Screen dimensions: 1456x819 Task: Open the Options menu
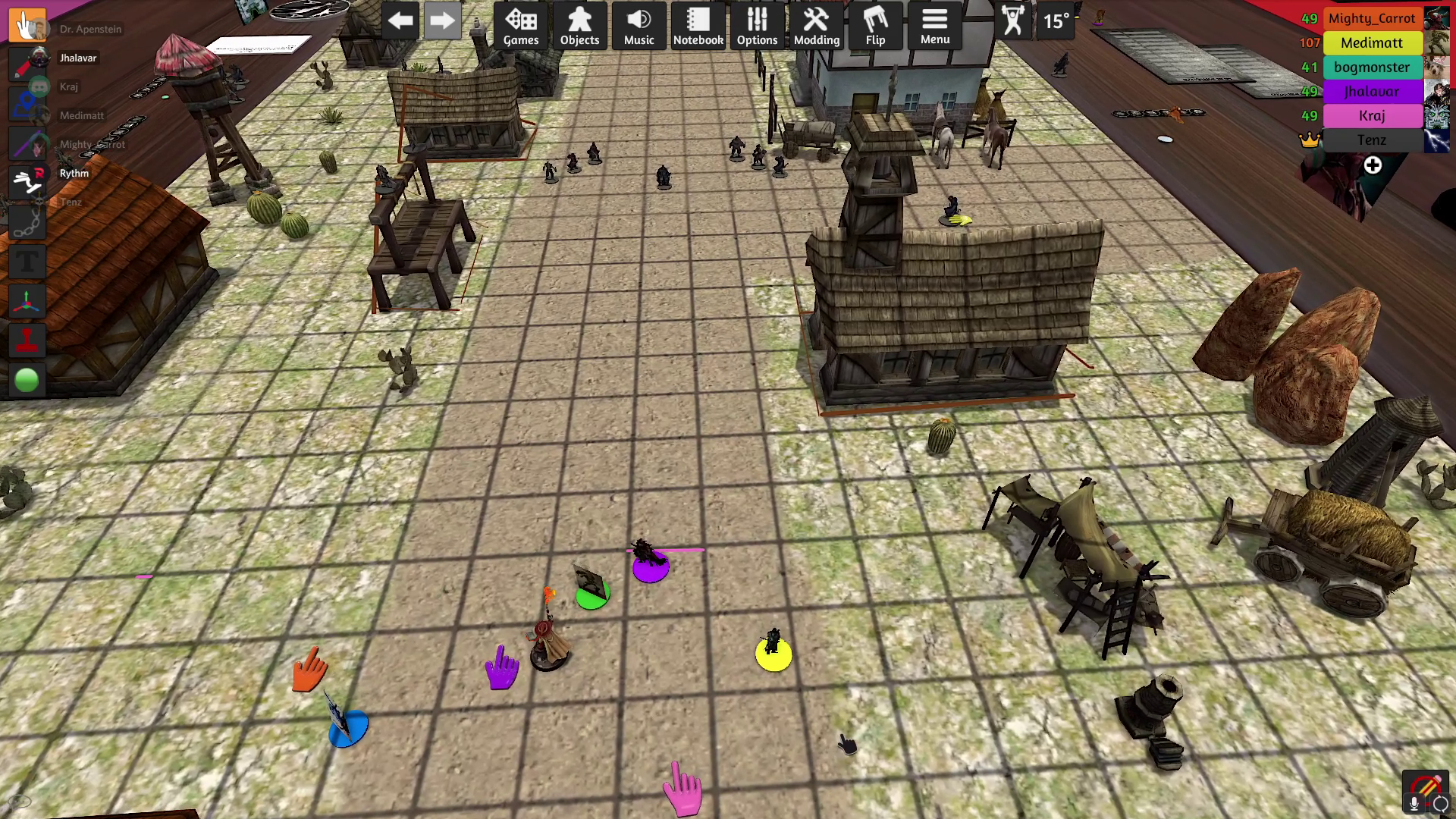pyautogui.click(x=757, y=26)
